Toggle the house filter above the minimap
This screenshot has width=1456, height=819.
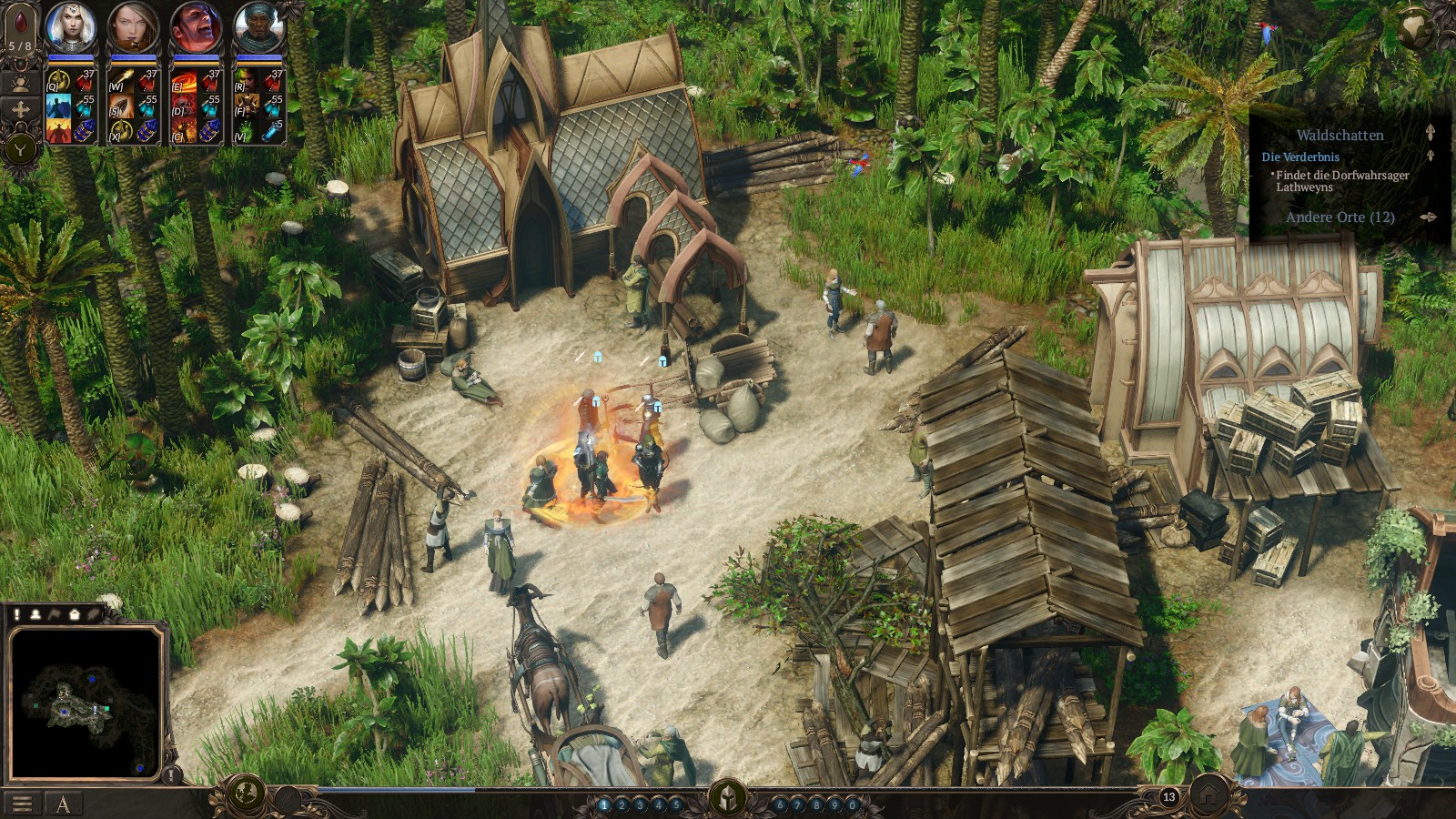point(75,614)
